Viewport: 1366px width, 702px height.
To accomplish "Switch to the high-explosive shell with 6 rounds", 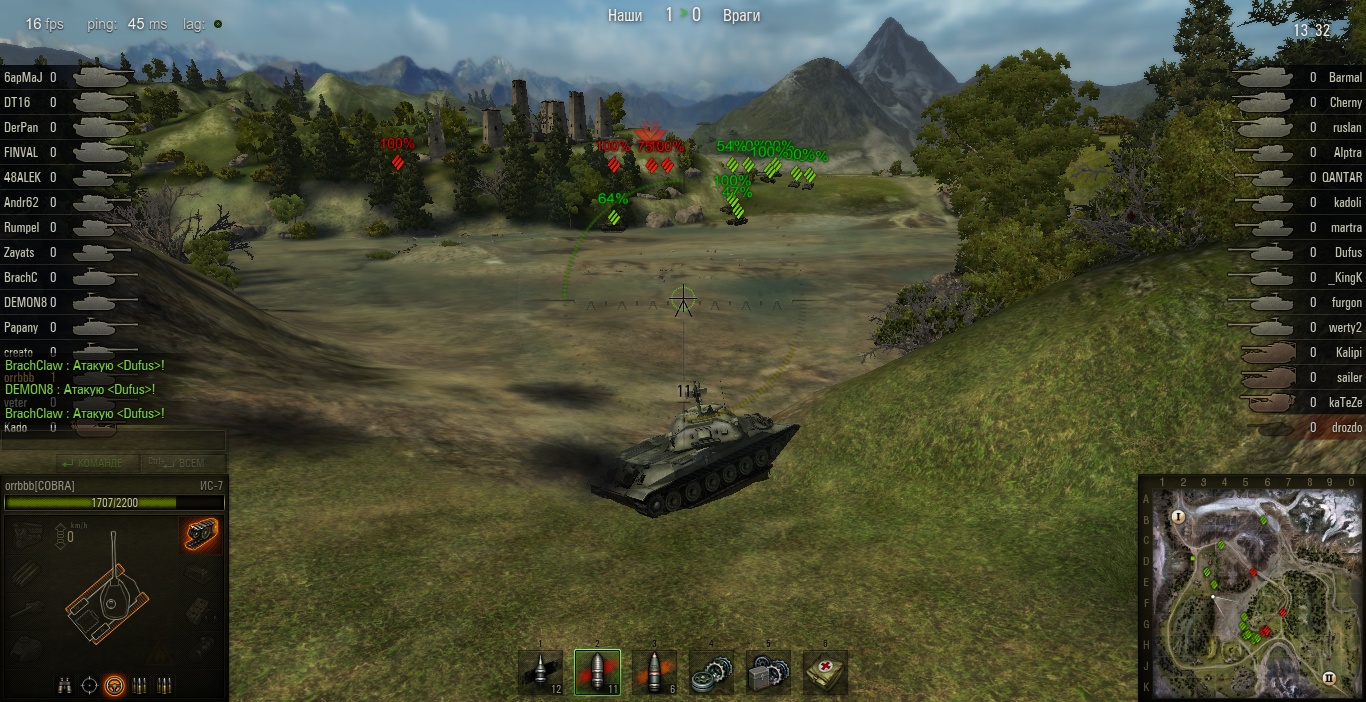I will click(654, 671).
